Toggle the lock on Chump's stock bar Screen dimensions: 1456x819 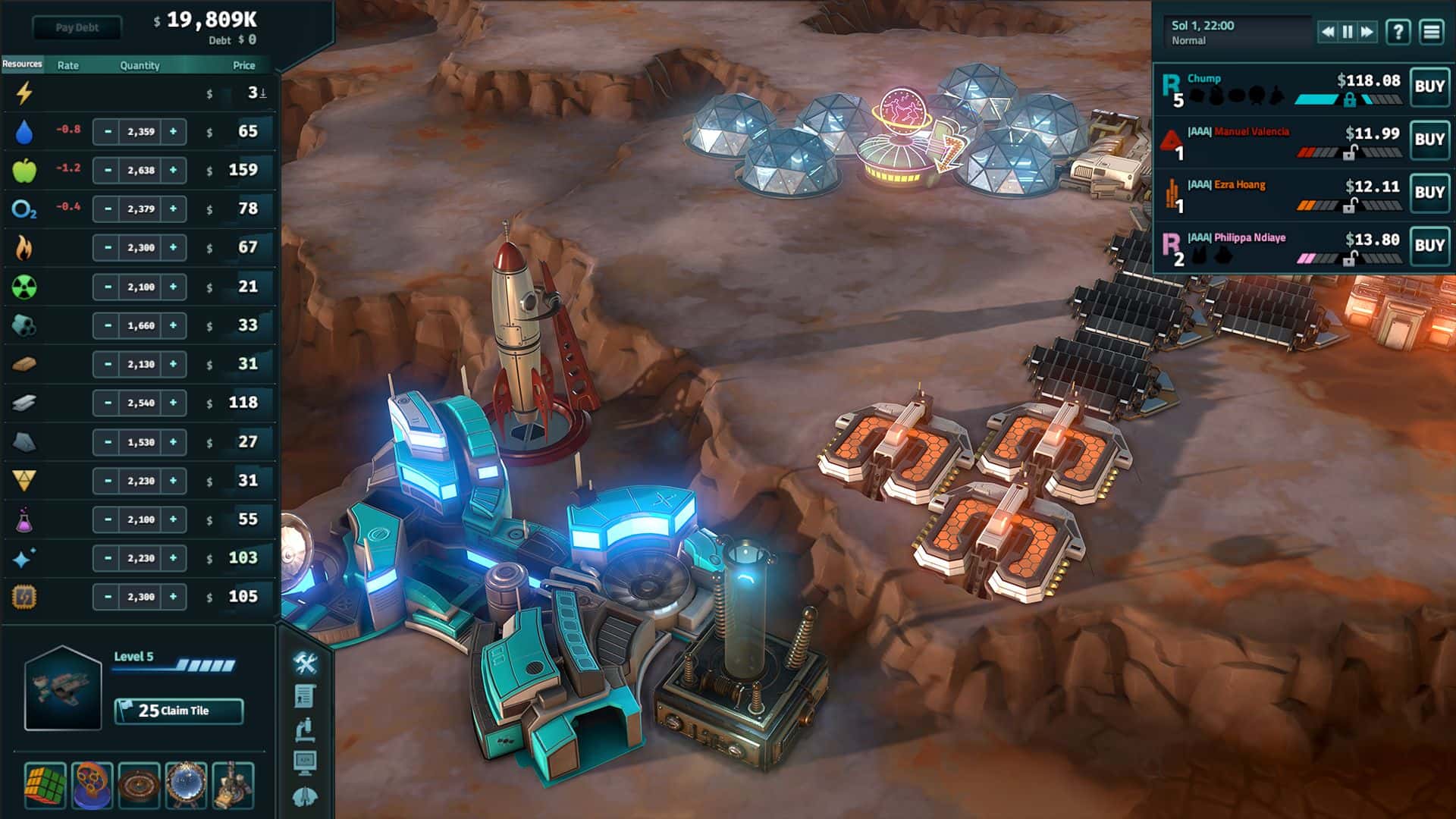coord(1351,99)
